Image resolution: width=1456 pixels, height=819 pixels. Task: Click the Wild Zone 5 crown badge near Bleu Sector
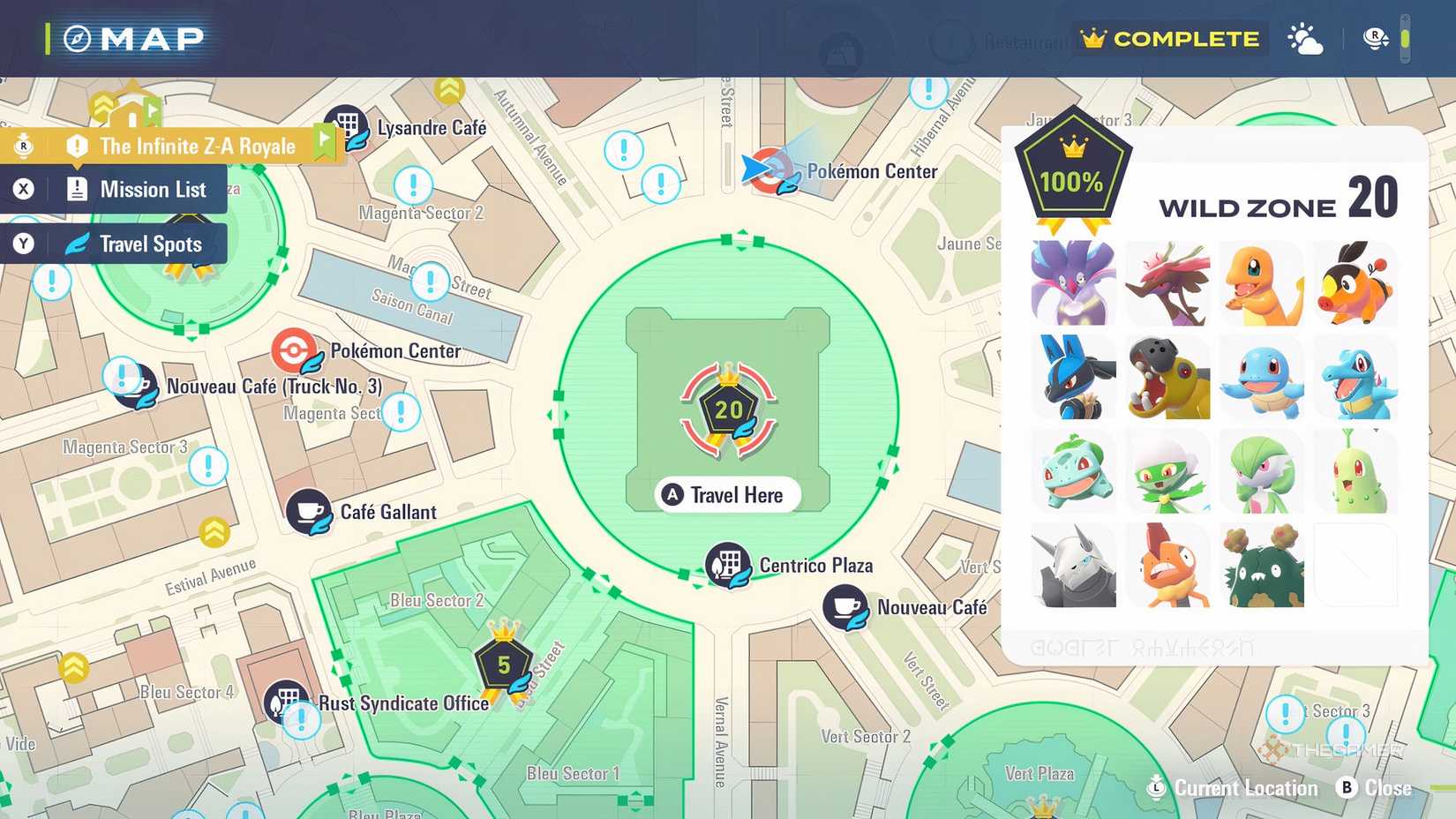[503, 665]
